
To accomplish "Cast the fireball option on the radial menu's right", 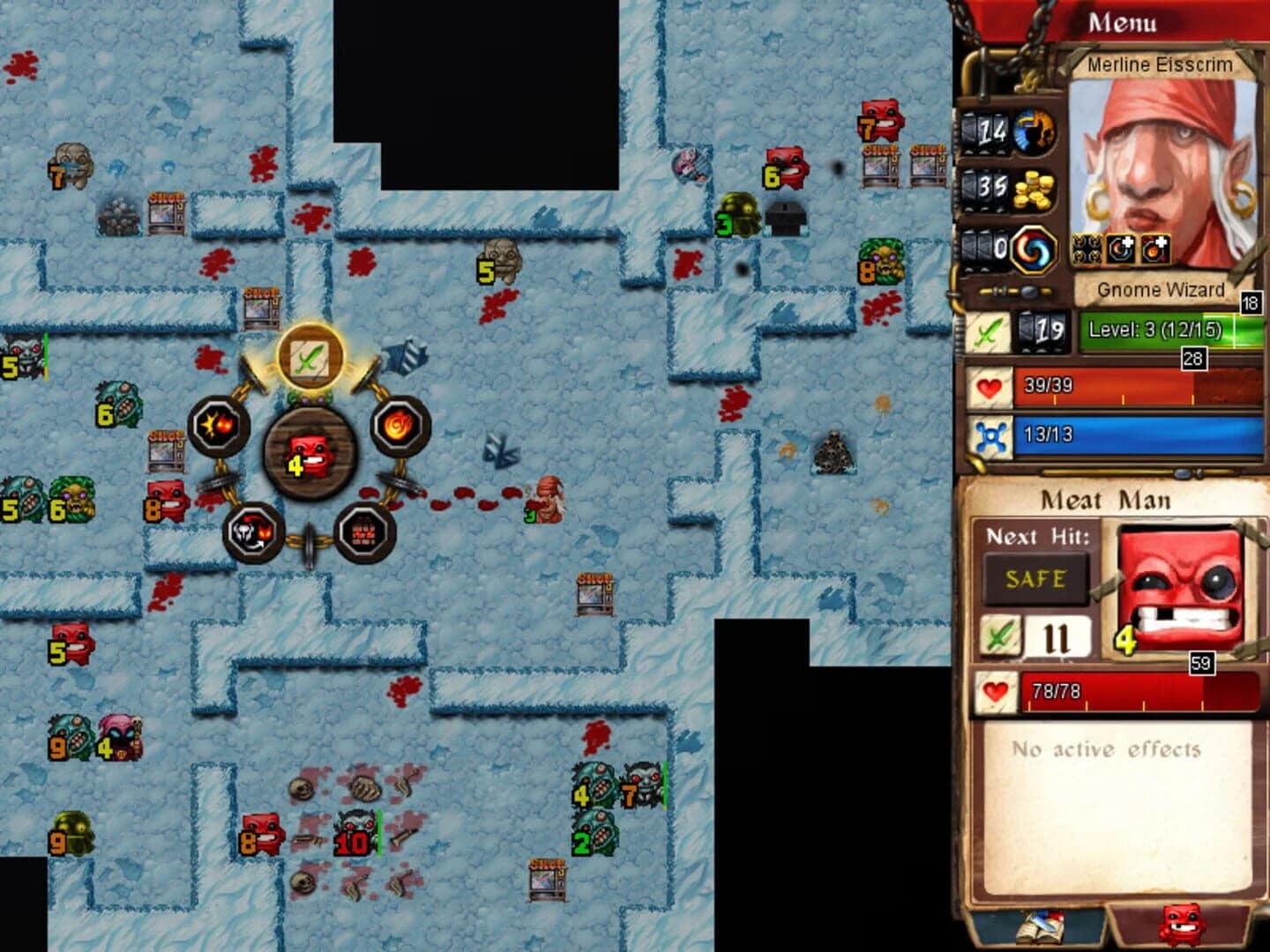I will [401, 424].
